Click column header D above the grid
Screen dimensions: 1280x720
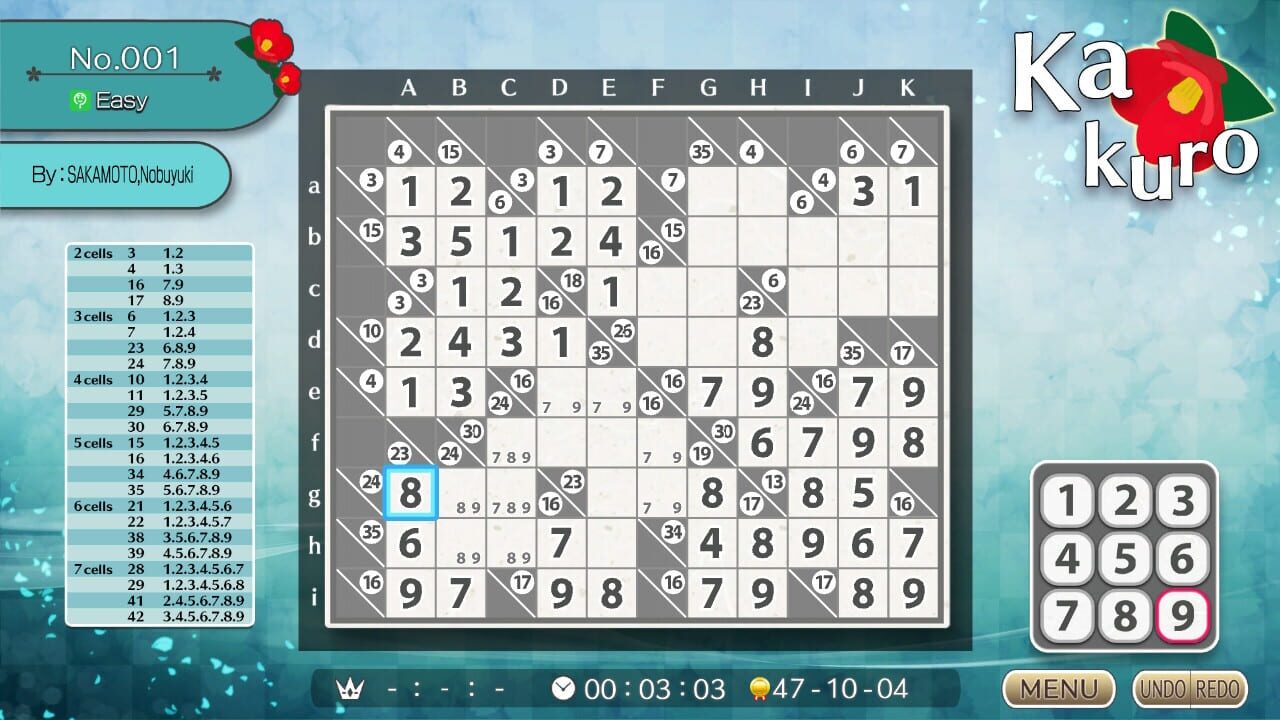pos(559,88)
